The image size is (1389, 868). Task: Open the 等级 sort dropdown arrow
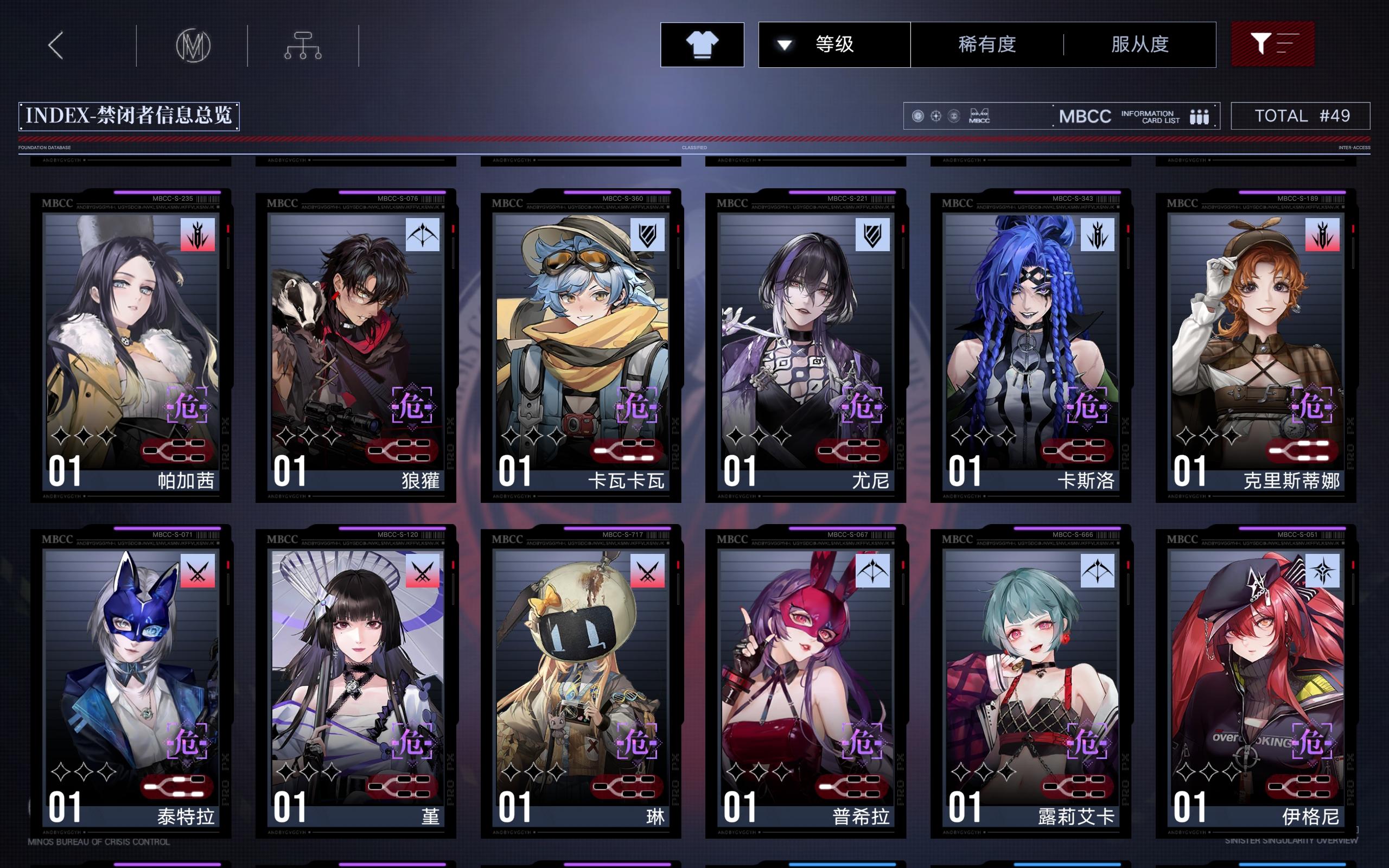coord(786,44)
